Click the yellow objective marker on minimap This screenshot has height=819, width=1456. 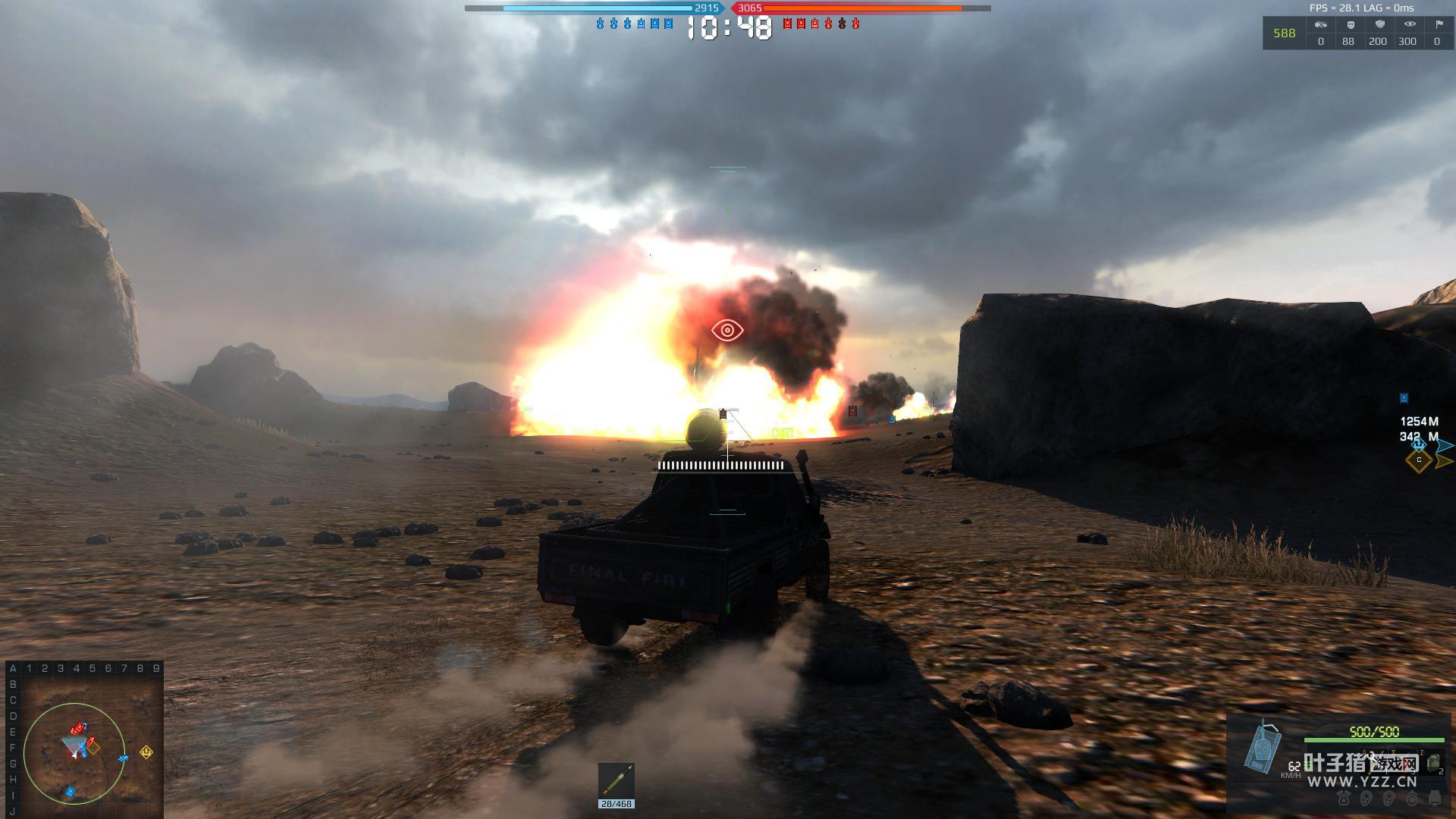pyautogui.click(x=146, y=752)
